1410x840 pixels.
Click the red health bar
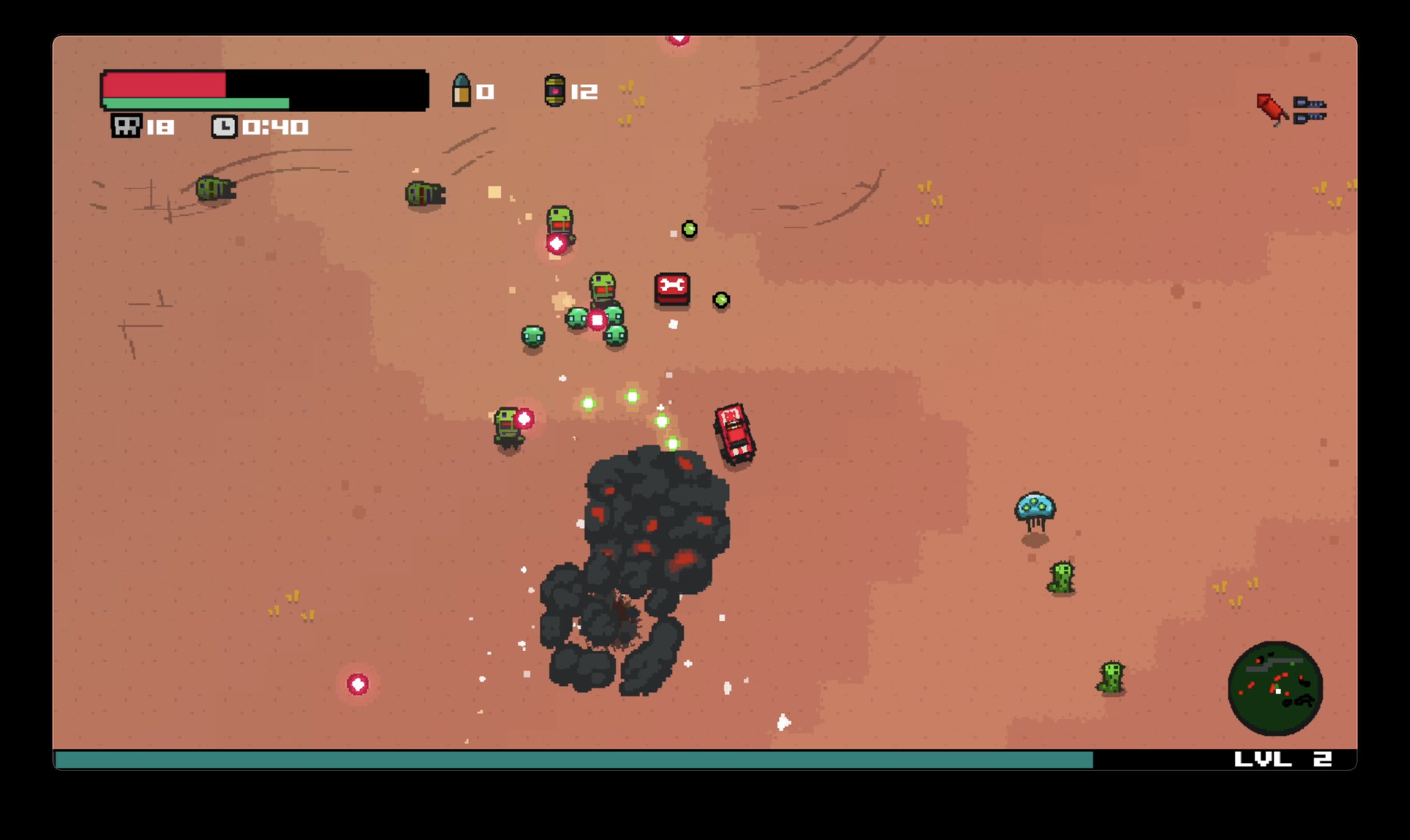tap(163, 86)
